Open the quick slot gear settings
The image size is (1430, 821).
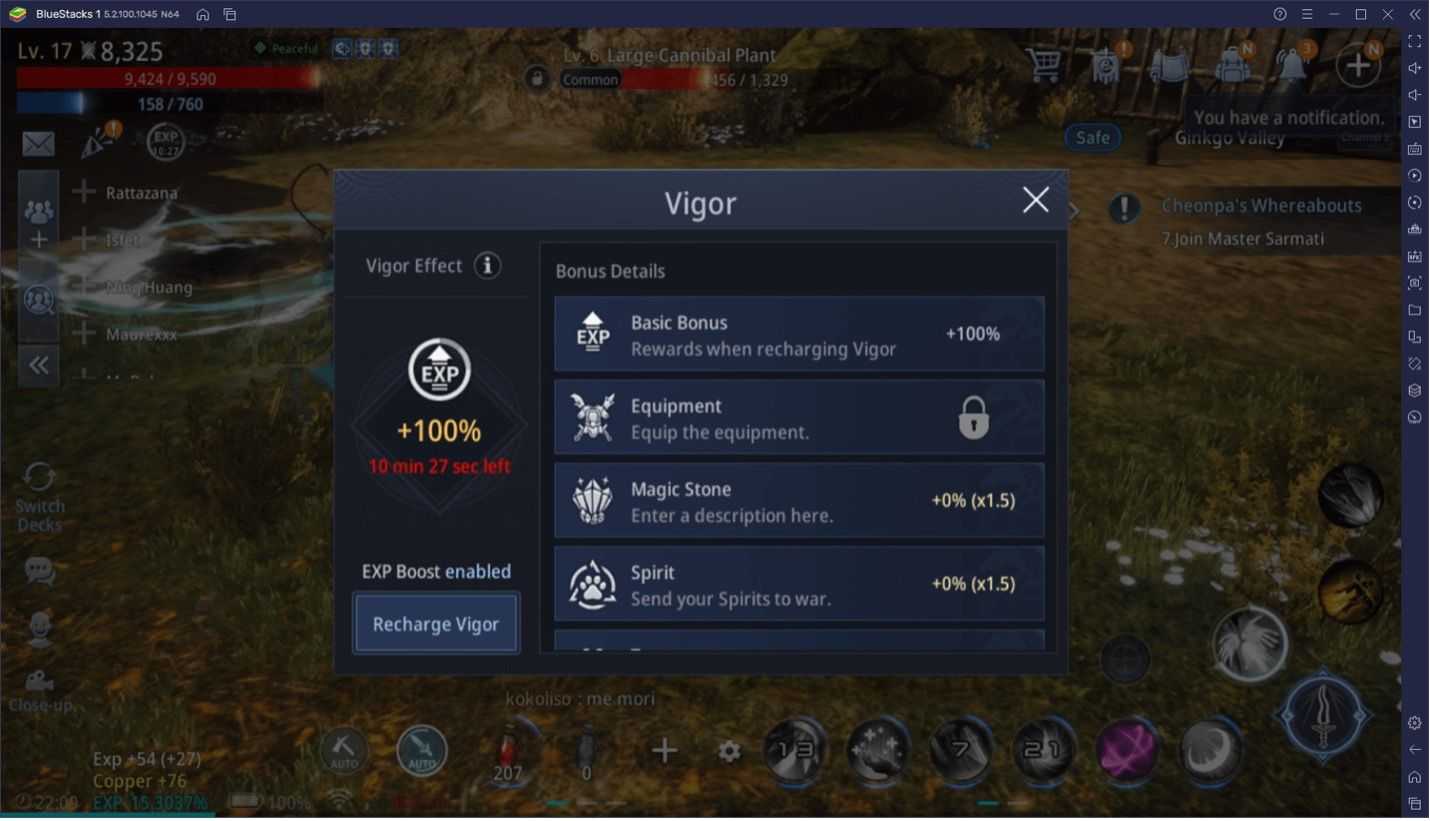tap(730, 751)
